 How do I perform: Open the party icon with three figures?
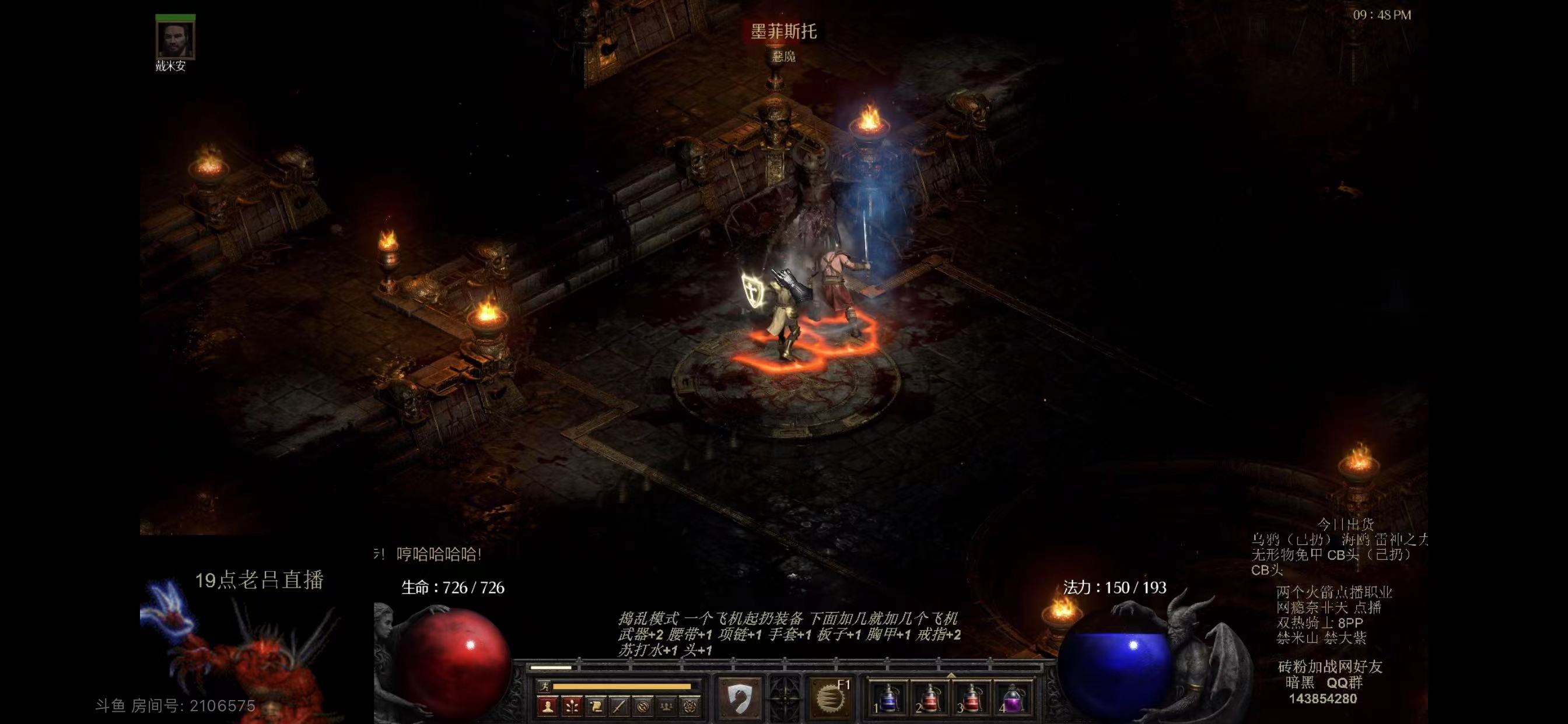point(667,707)
